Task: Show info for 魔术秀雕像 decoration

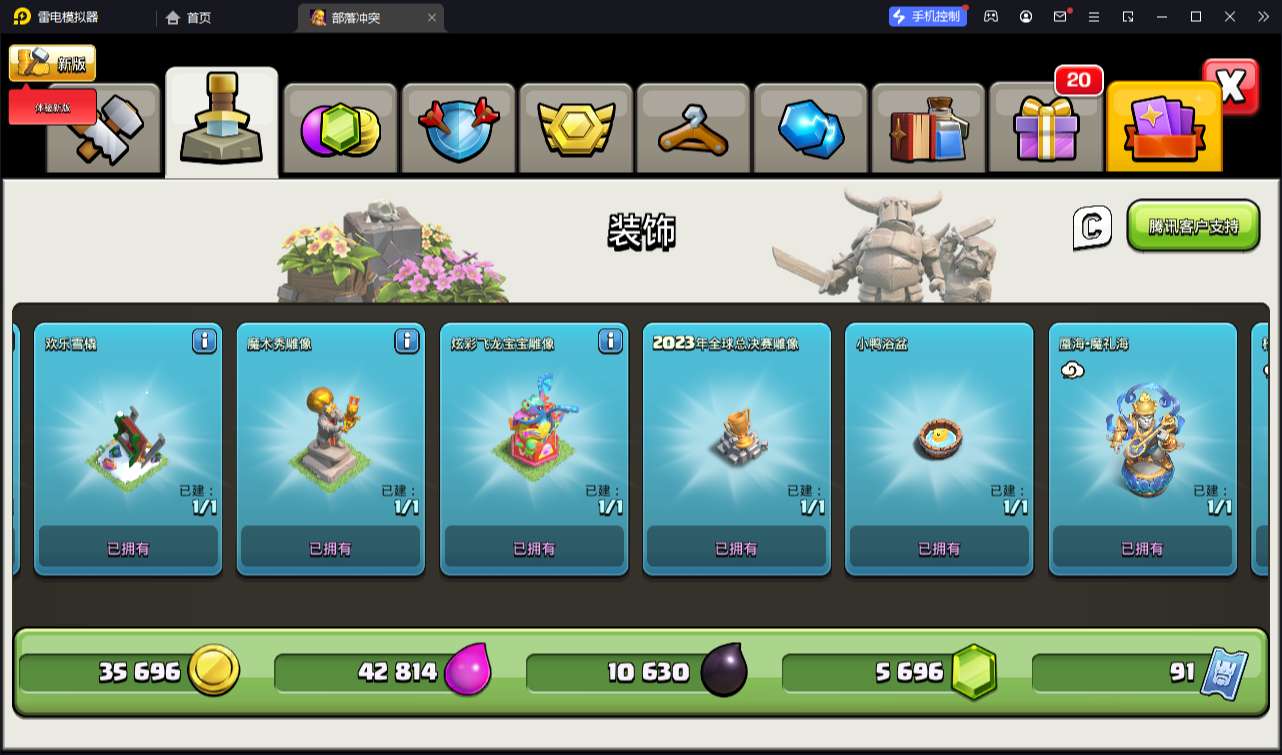Action: 407,341
